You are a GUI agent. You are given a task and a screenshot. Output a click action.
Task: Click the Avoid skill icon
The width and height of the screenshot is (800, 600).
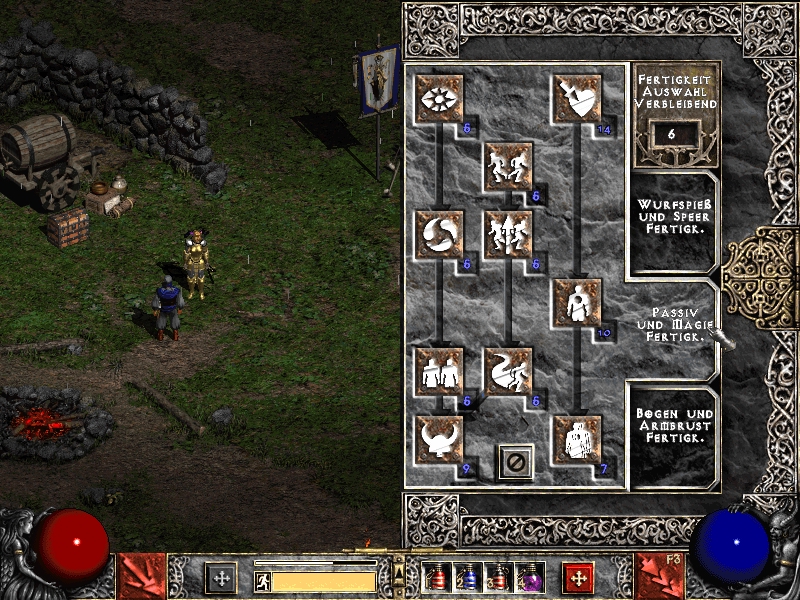(x=508, y=234)
